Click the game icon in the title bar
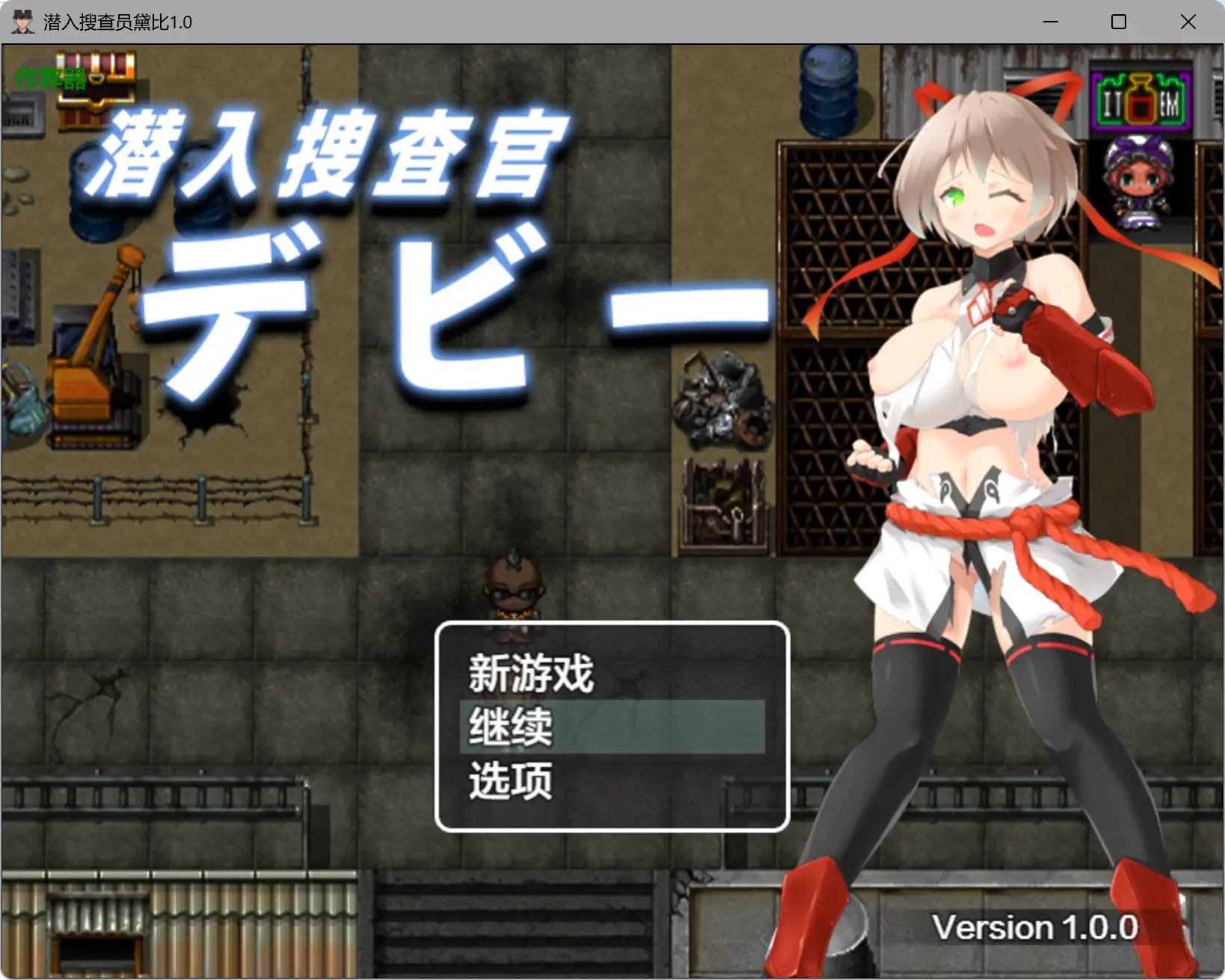 (22, 22)
